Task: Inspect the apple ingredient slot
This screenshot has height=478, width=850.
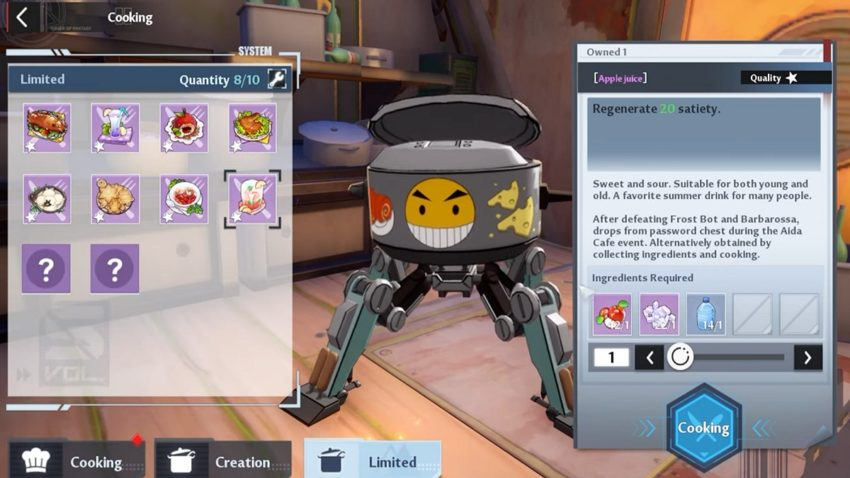Action: 612,314
